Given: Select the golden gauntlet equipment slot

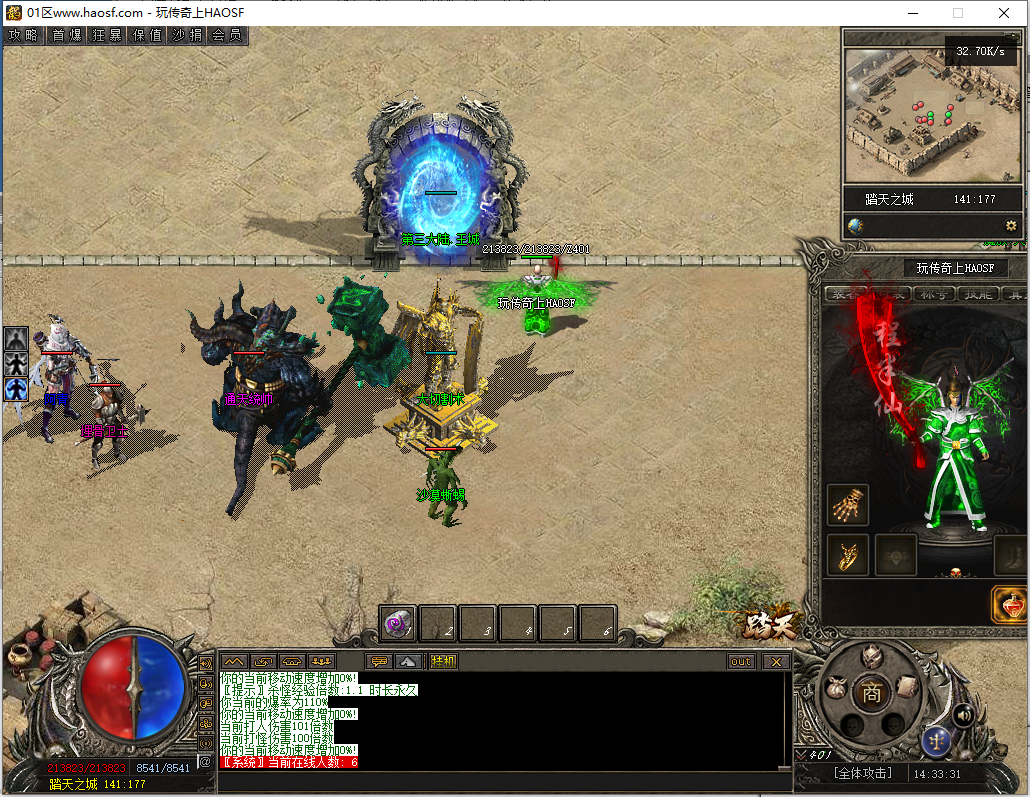Looking at the screenshot, I should (x=848, y=505).
